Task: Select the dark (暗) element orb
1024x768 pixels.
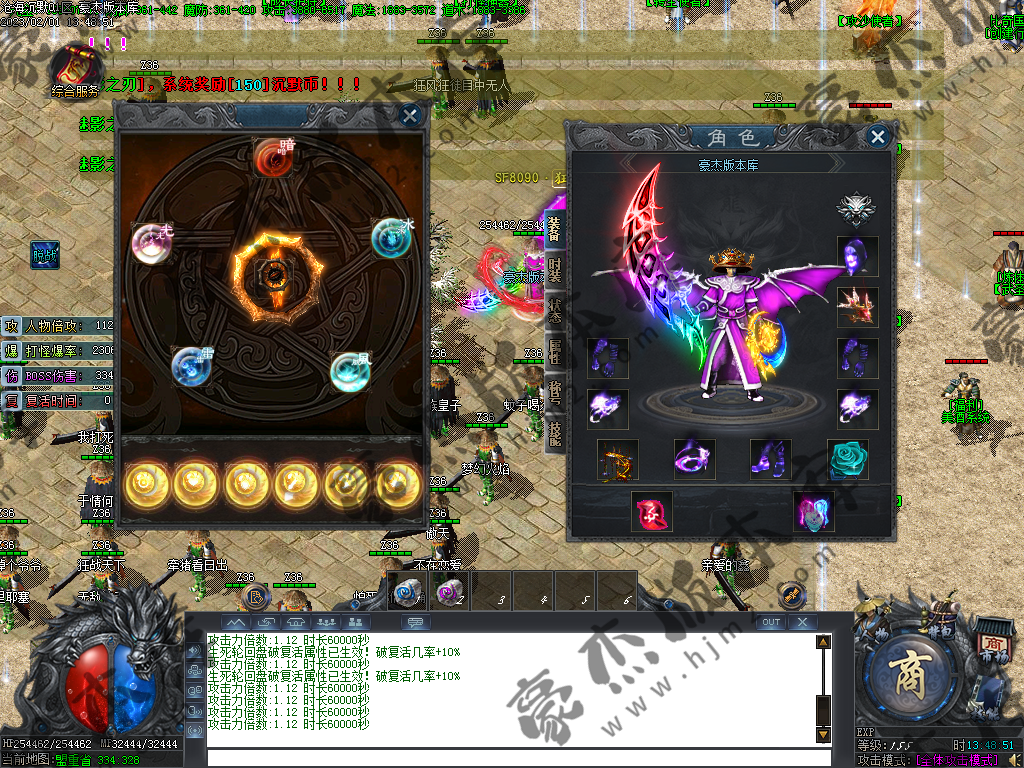Action: click(x=271, y=157)
